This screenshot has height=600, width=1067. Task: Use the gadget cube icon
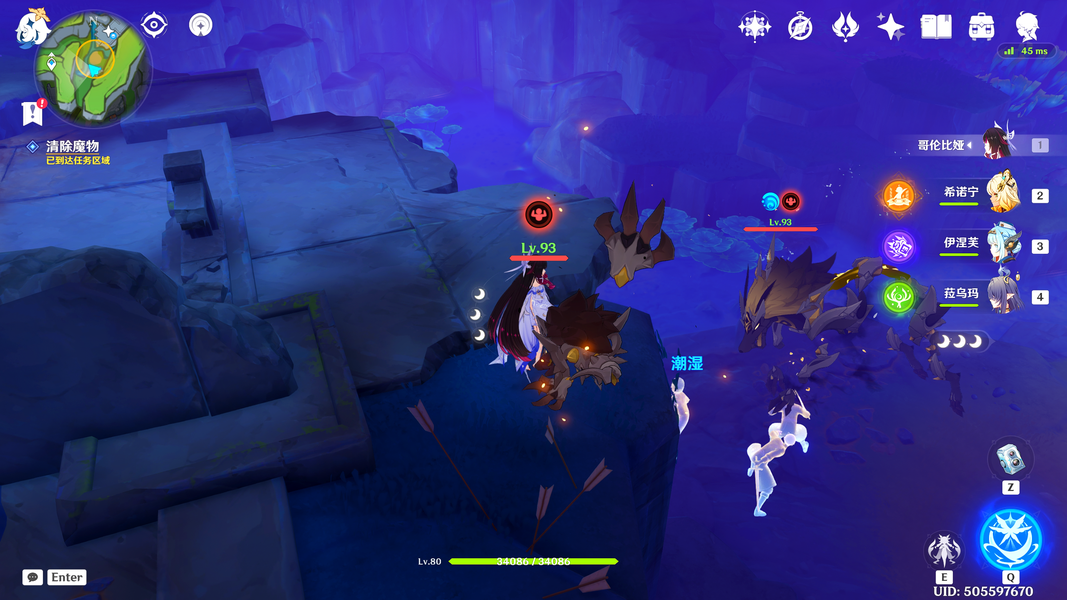pyautogui.click(x=1010, y=461)
